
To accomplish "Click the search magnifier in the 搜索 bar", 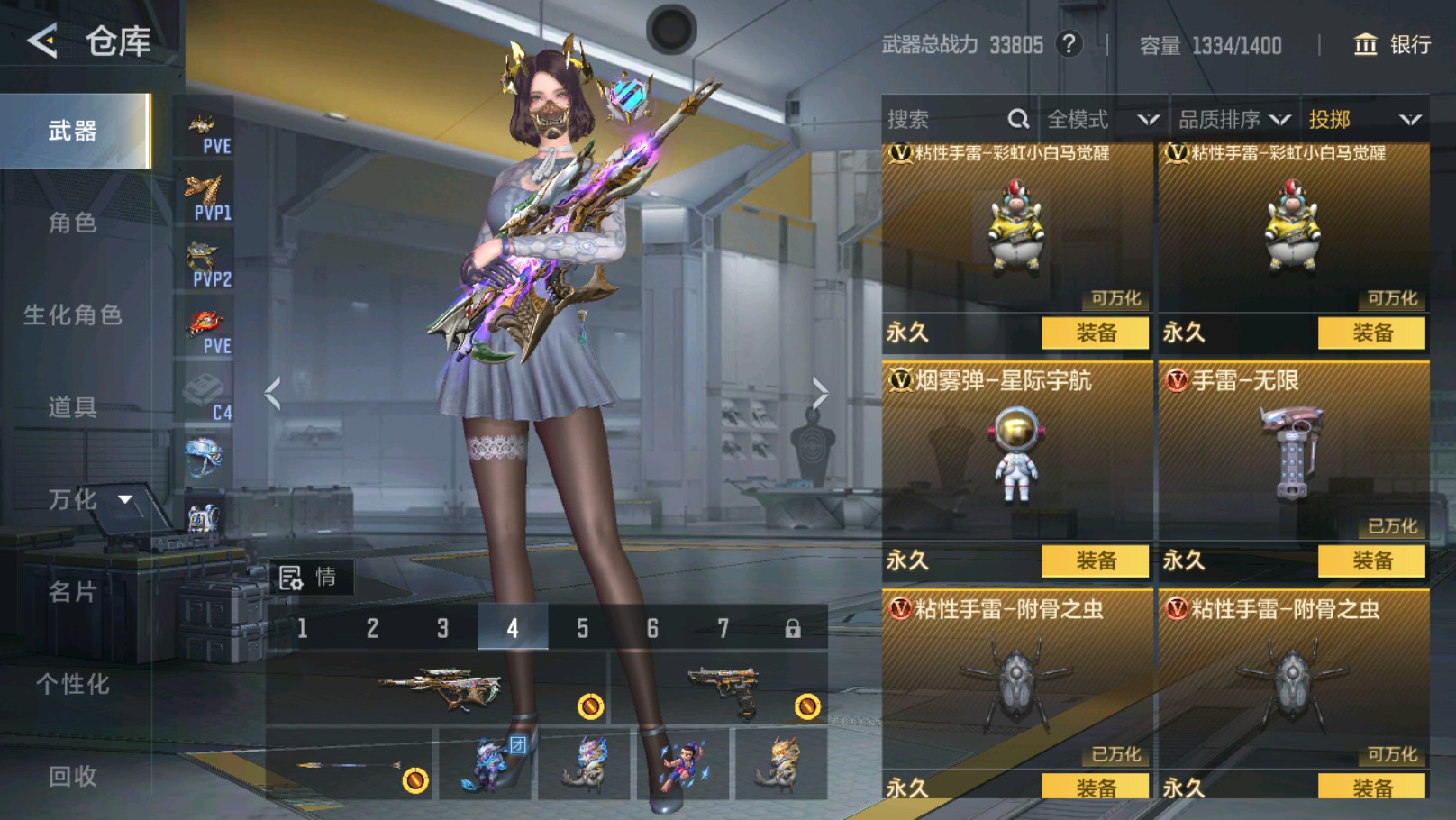I will click(1019, 118).
